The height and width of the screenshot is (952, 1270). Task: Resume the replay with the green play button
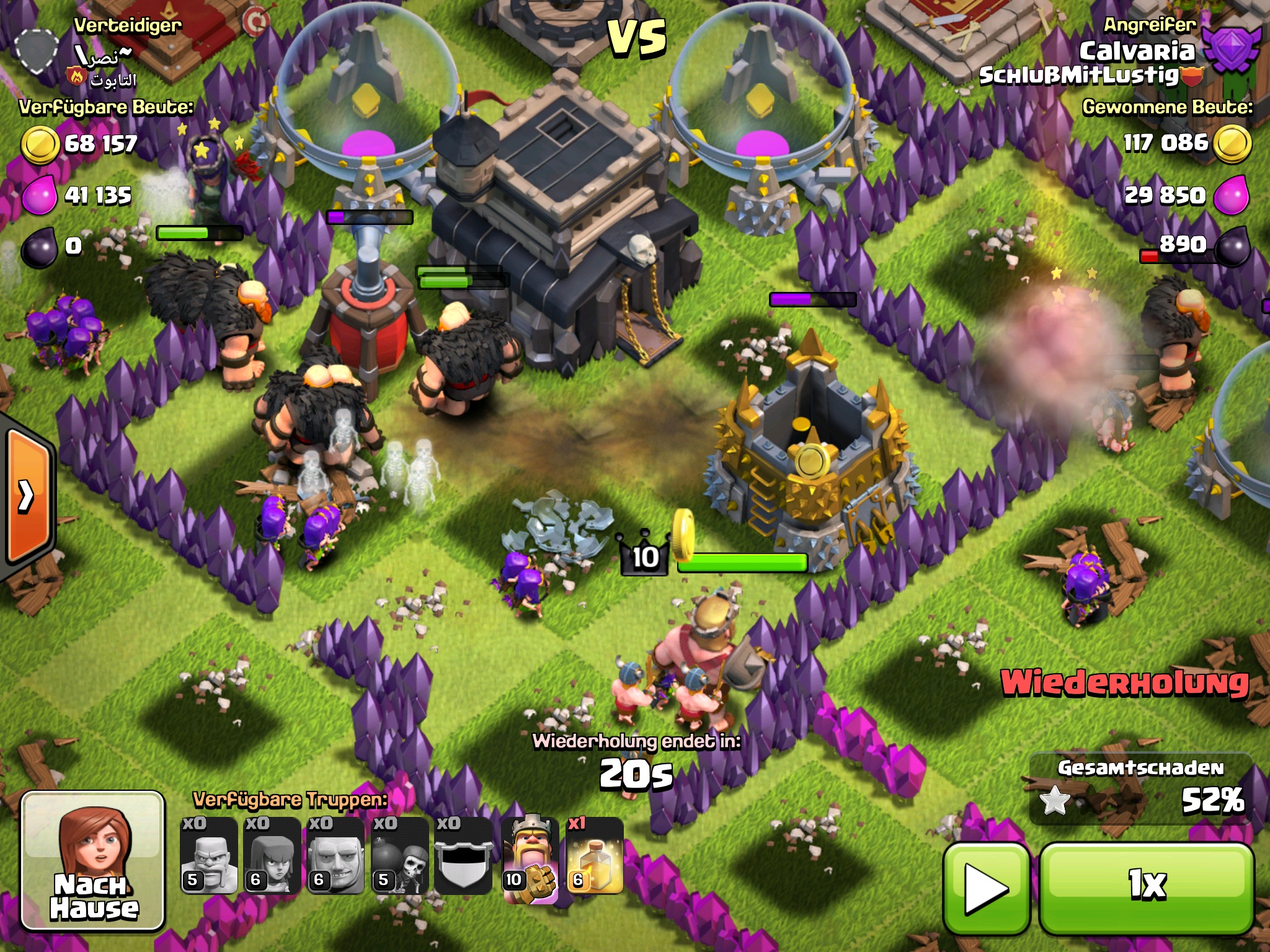(986, 889)
